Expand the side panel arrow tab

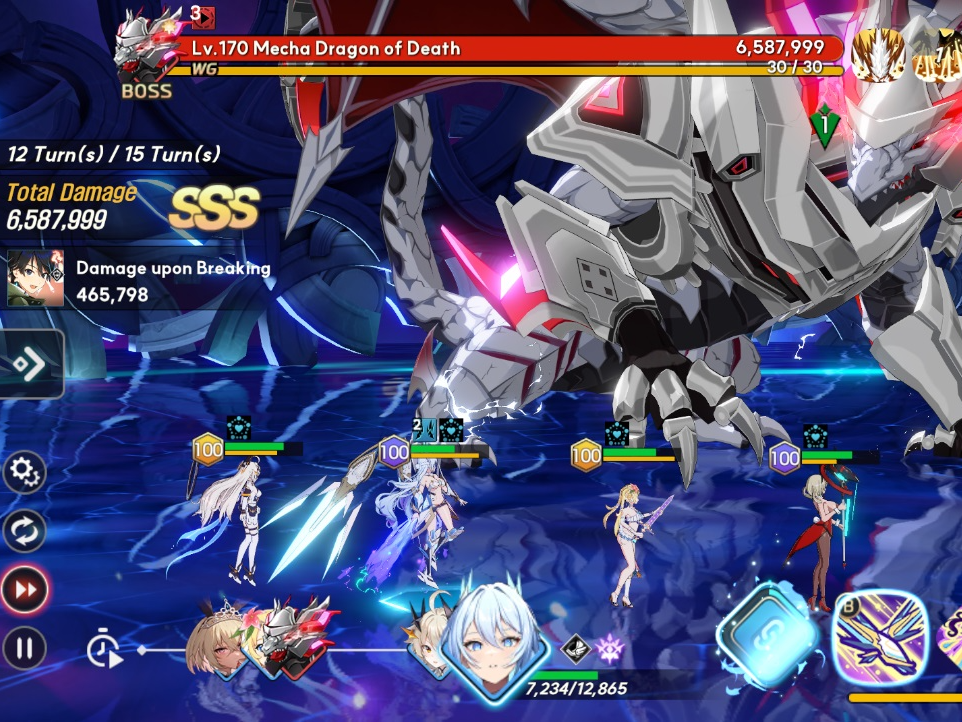pyautogui.click(x=30, y=364)
